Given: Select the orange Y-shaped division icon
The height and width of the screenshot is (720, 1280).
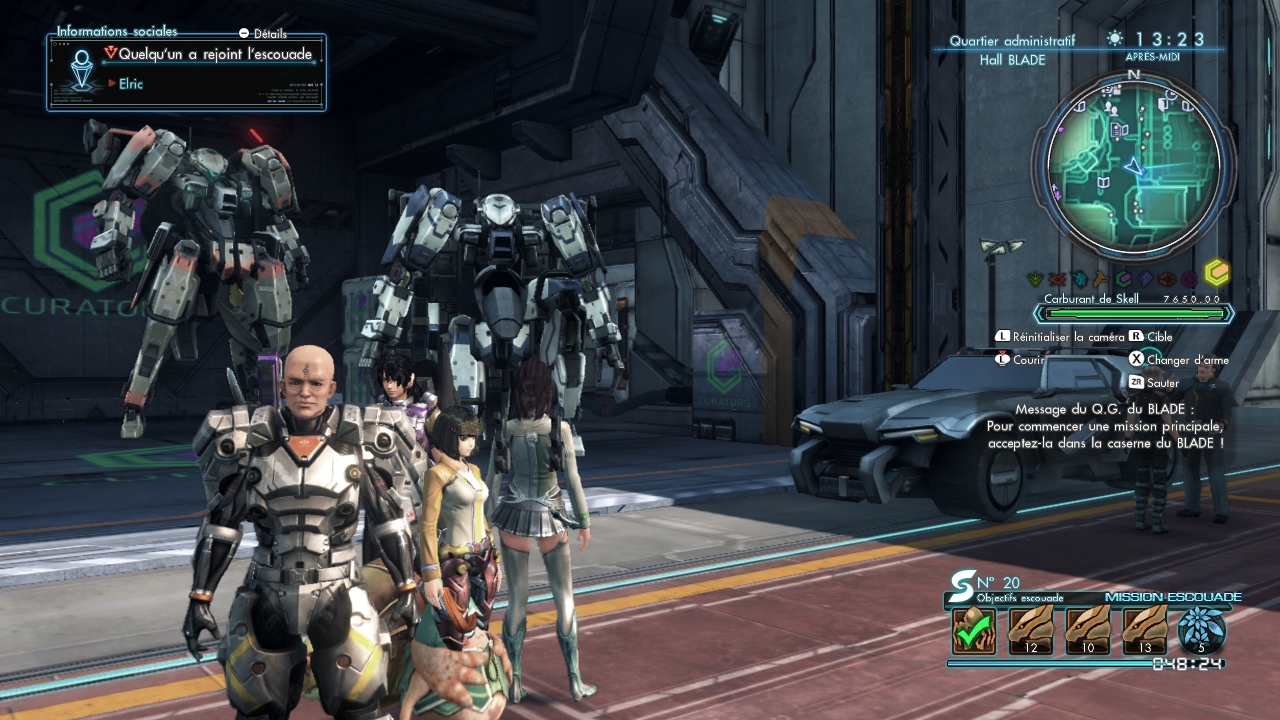Looking at the screenshot, I should 1101,279.
